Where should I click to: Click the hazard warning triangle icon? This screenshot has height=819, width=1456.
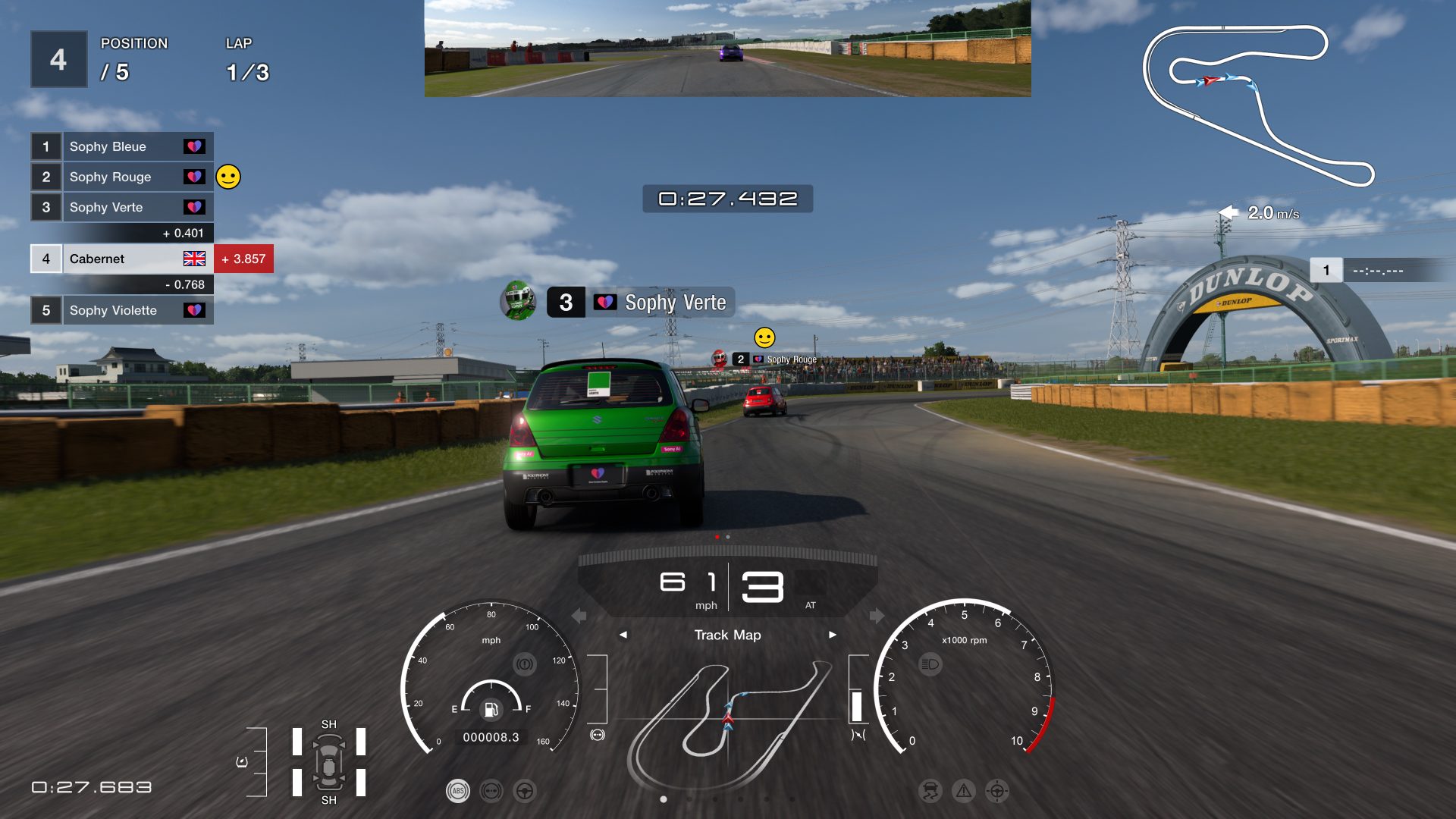tap(963, 791)
